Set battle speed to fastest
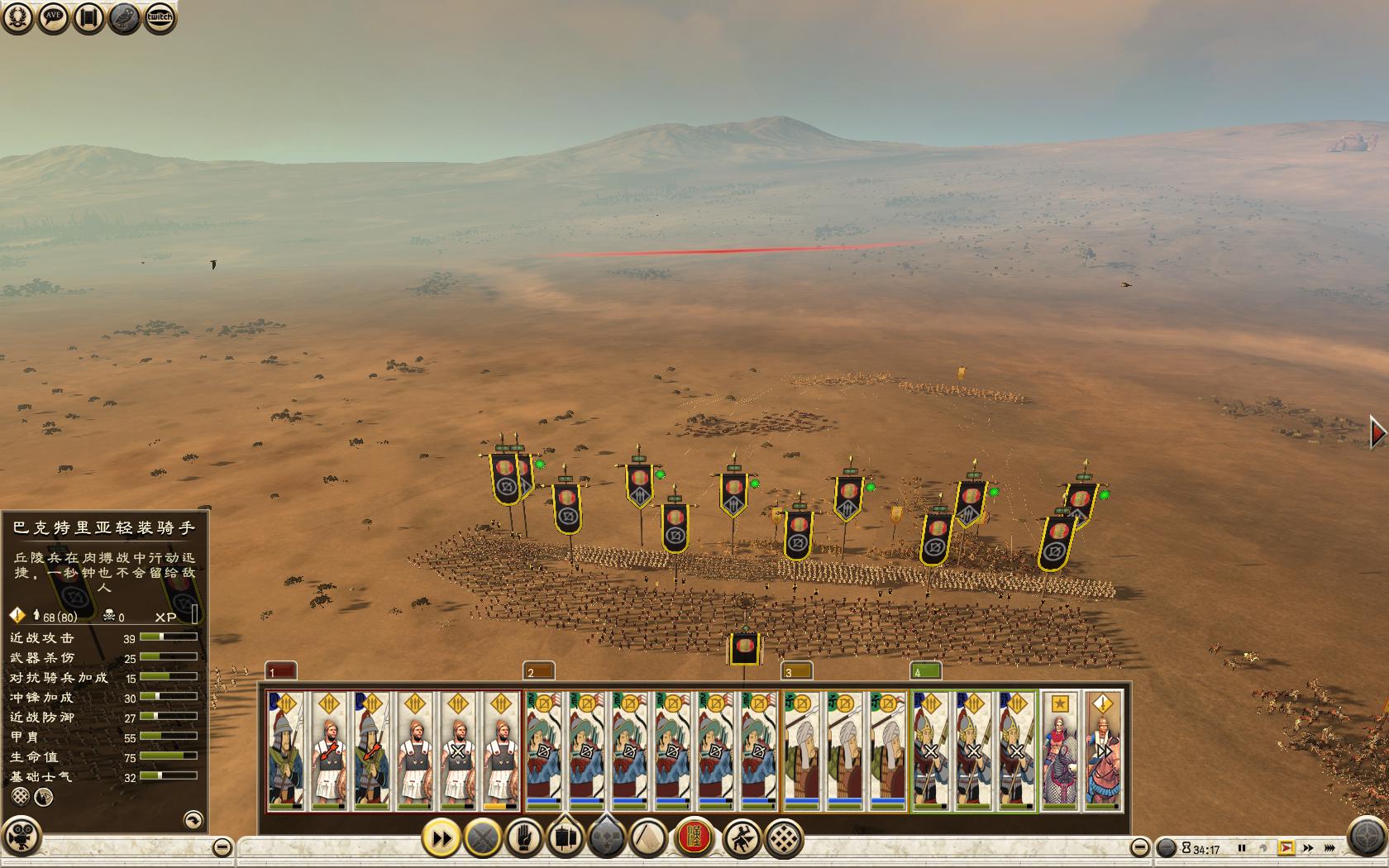Image resolution: width=1389 pixels, height=868 pixels. point(1329,848)
